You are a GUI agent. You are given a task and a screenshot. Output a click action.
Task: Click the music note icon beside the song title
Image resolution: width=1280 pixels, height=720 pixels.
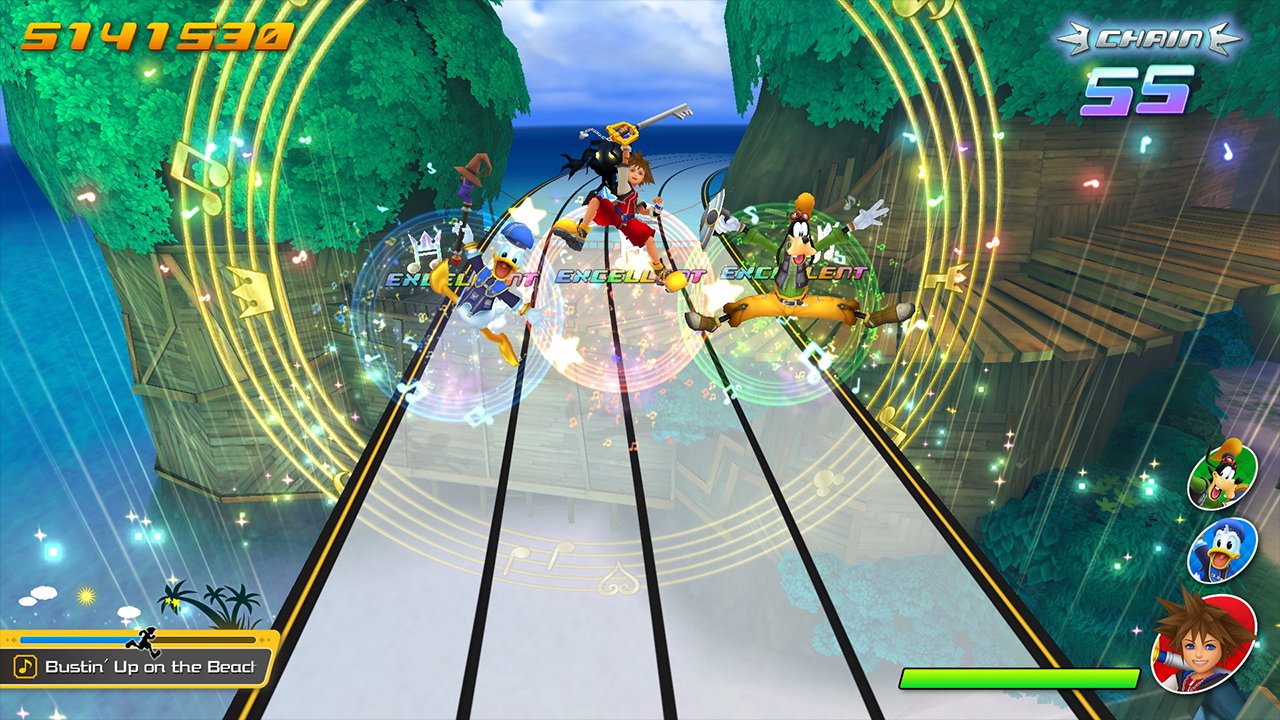tap(25, 666)
